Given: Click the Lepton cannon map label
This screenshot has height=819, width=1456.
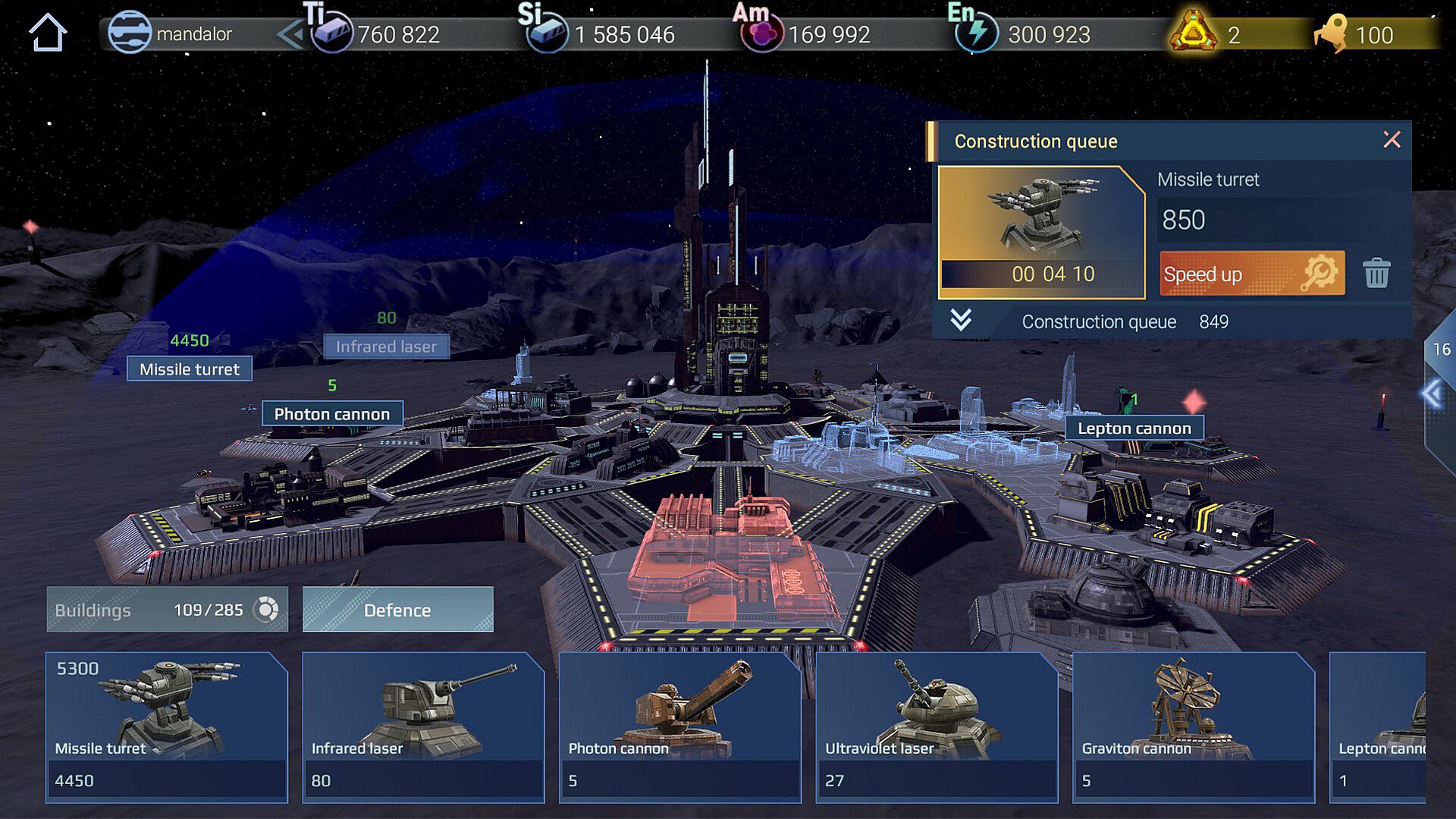Looking at the screenshot, I should click(1134, 428).
